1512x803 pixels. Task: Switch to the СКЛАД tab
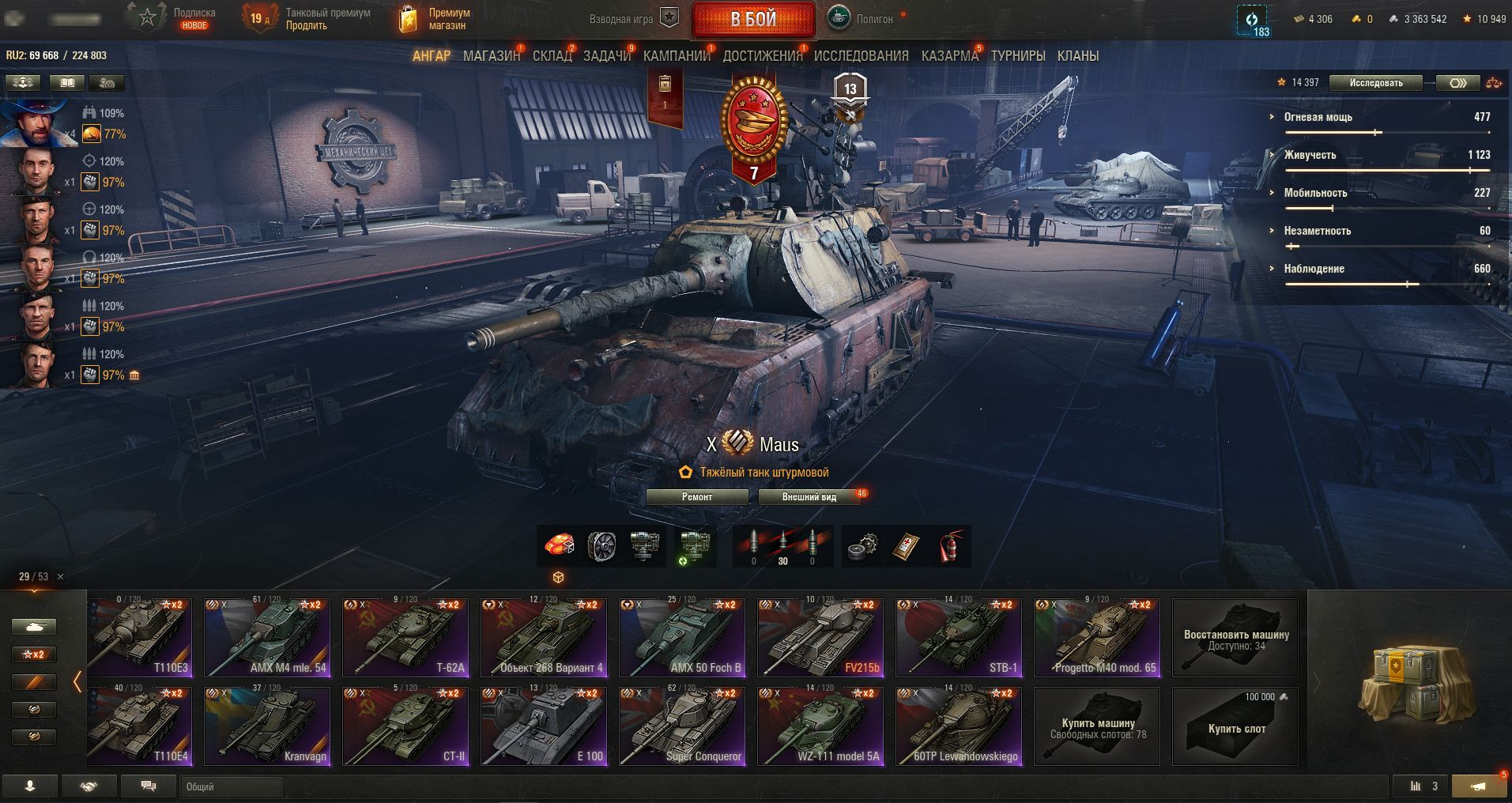point(552,56)
